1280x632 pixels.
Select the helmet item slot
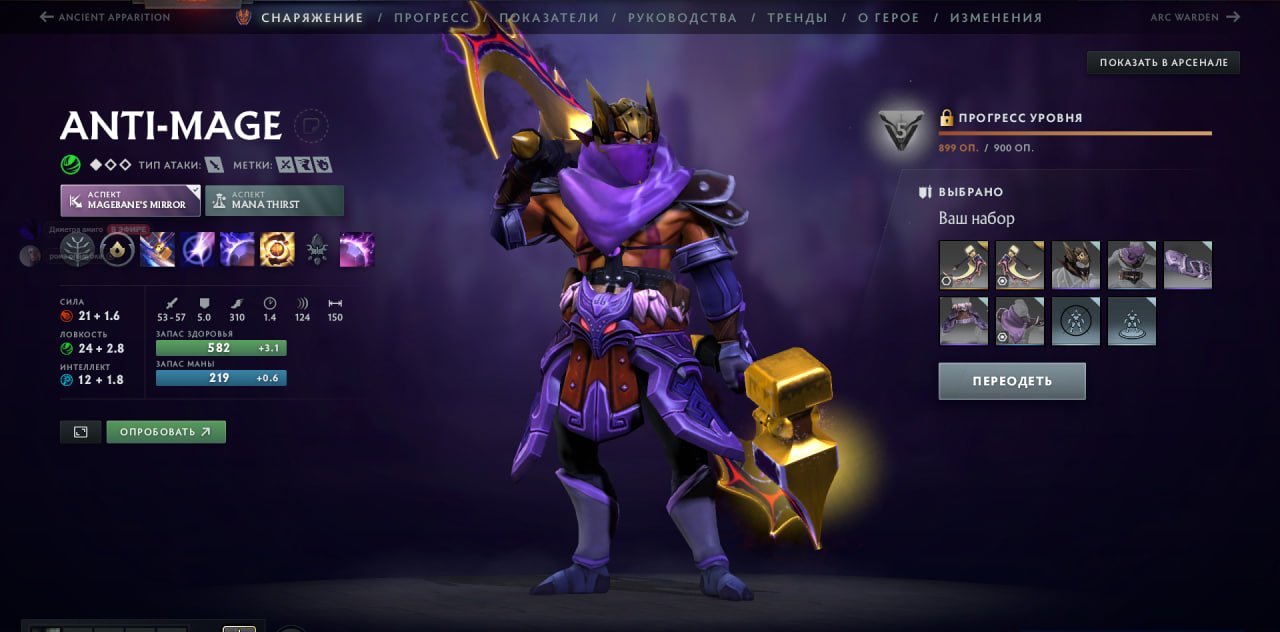click(1075, 265)
